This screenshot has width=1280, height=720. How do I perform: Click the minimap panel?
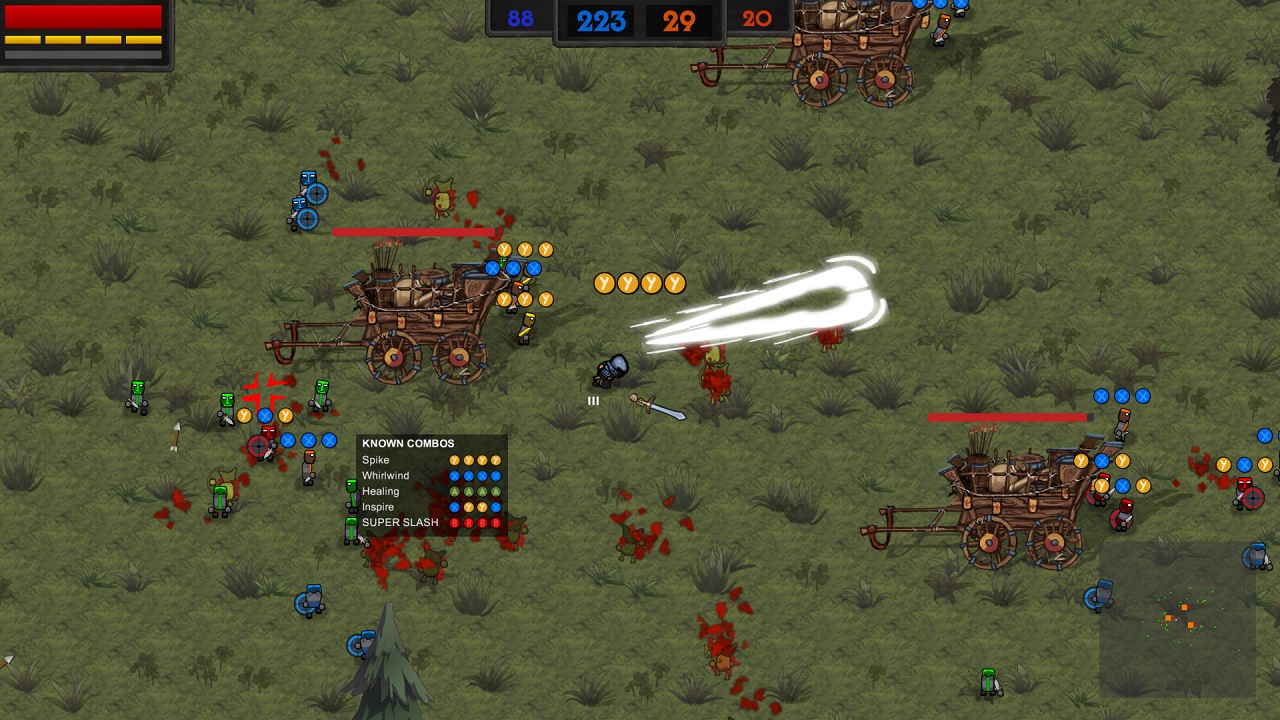tap(1177, 619)
